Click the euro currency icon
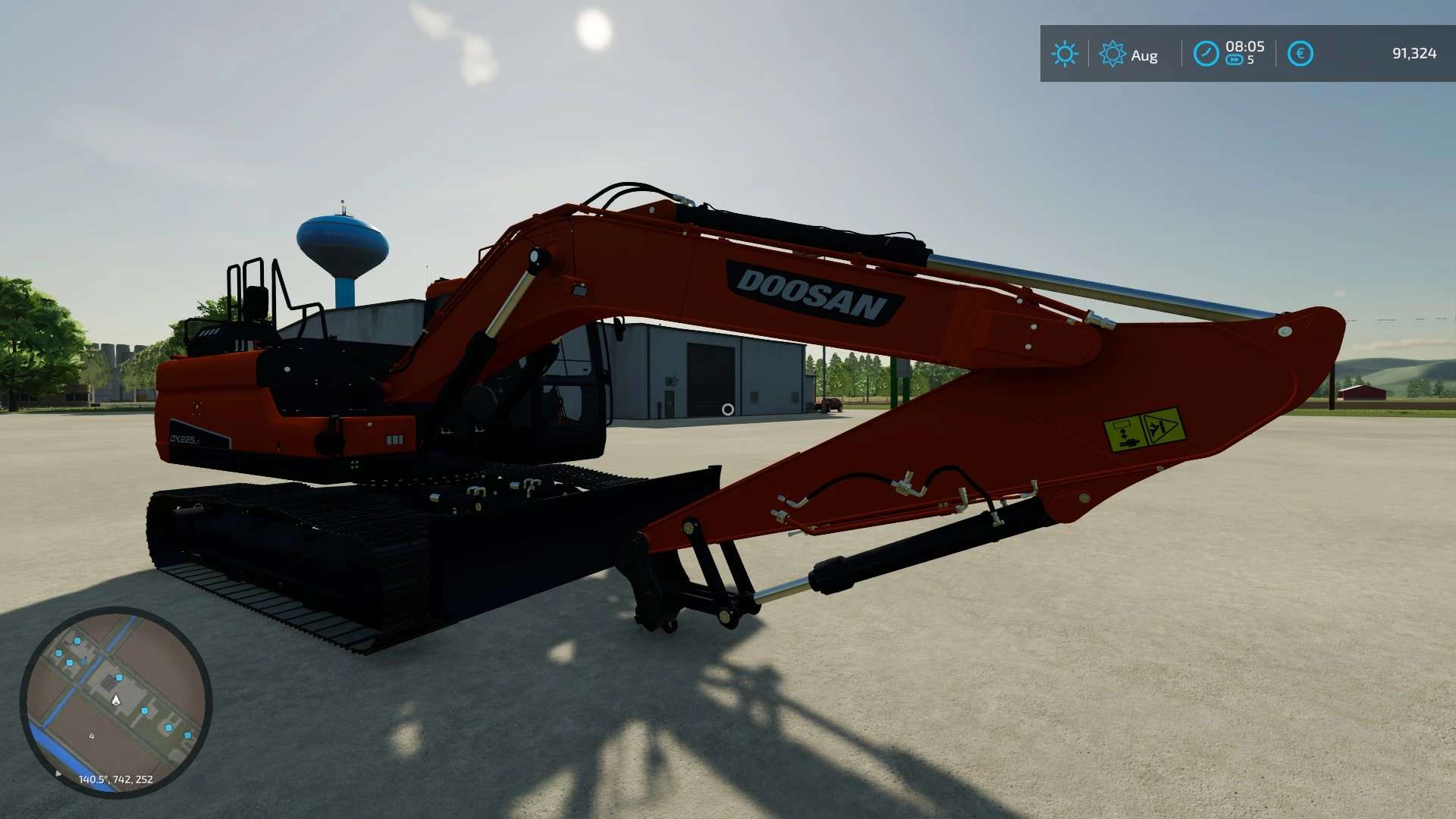The width and height of the screenshot is (1456, 819). pos(1302,53)
